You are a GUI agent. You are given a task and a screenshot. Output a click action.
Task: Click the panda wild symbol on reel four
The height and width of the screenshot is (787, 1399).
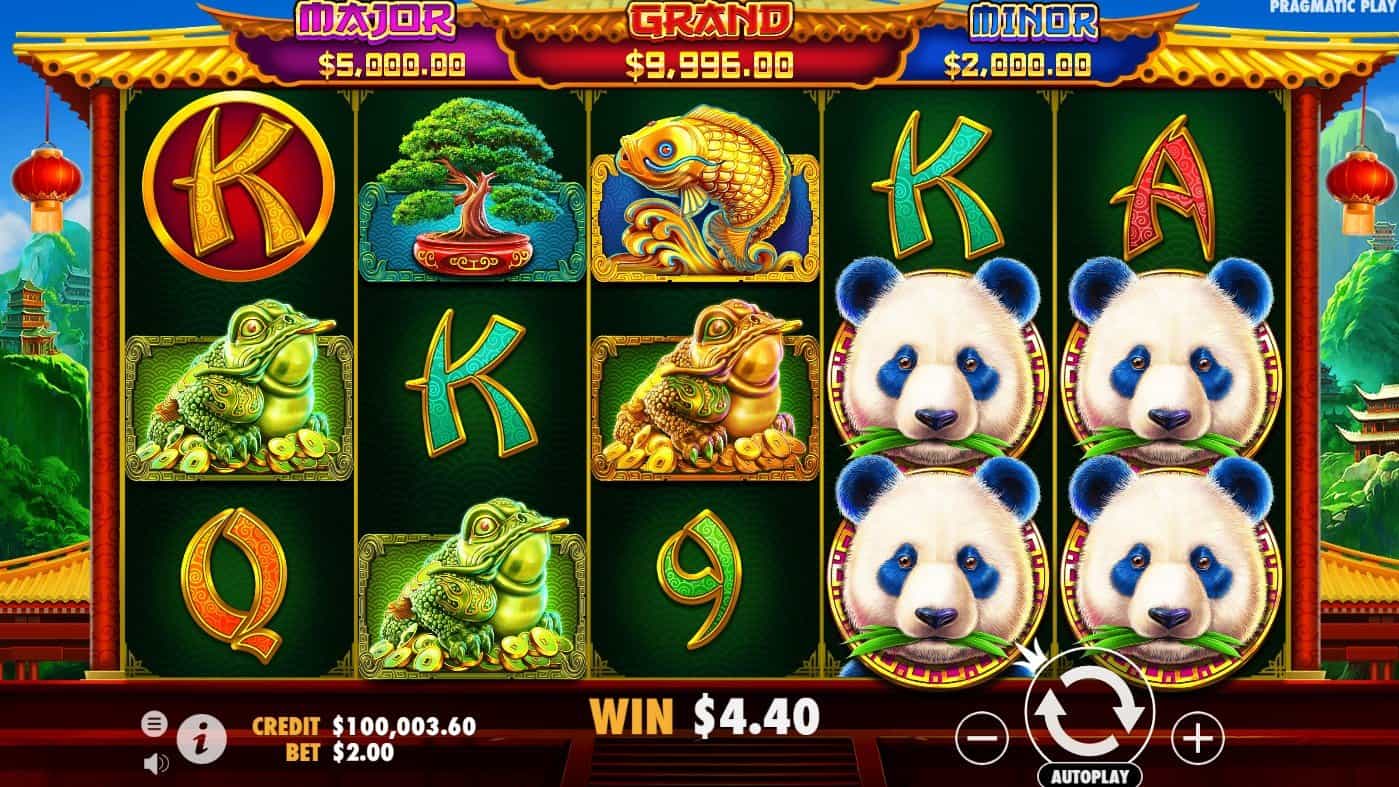click(x=939, y=385)
